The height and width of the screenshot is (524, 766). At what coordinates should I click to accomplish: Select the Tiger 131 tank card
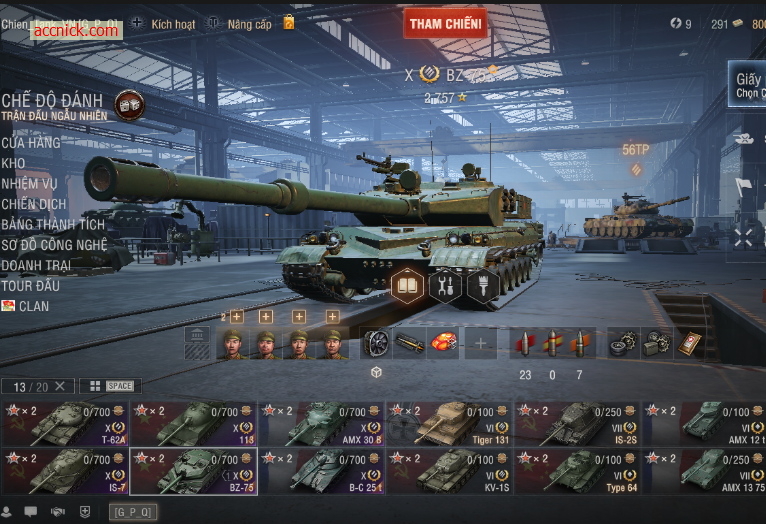(448, 423)
